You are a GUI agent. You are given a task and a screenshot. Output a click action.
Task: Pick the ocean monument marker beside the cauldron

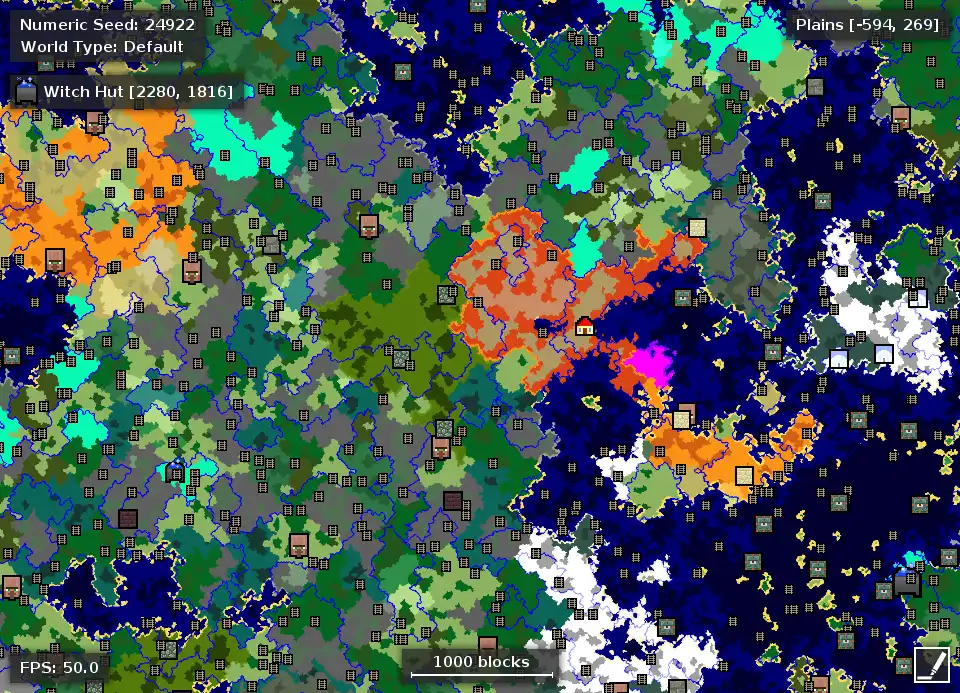(x=884, y=590)
